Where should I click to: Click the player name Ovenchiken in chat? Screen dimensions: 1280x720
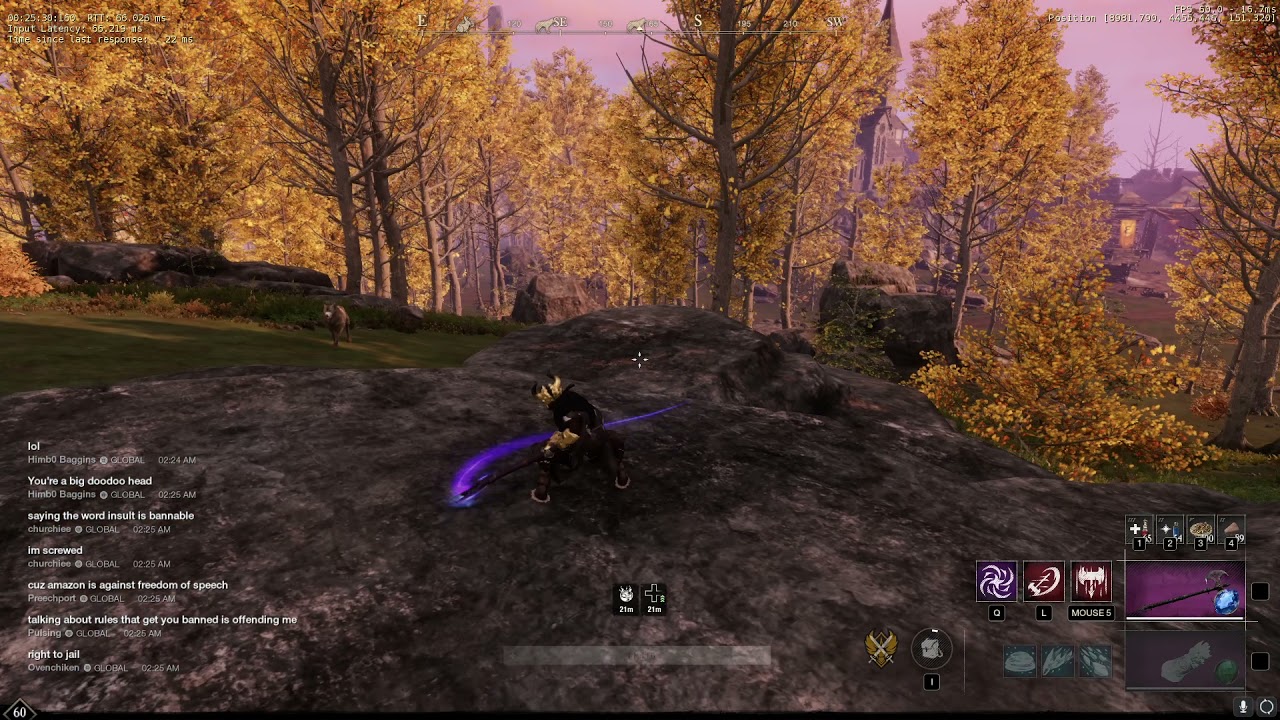coord(54,668)
